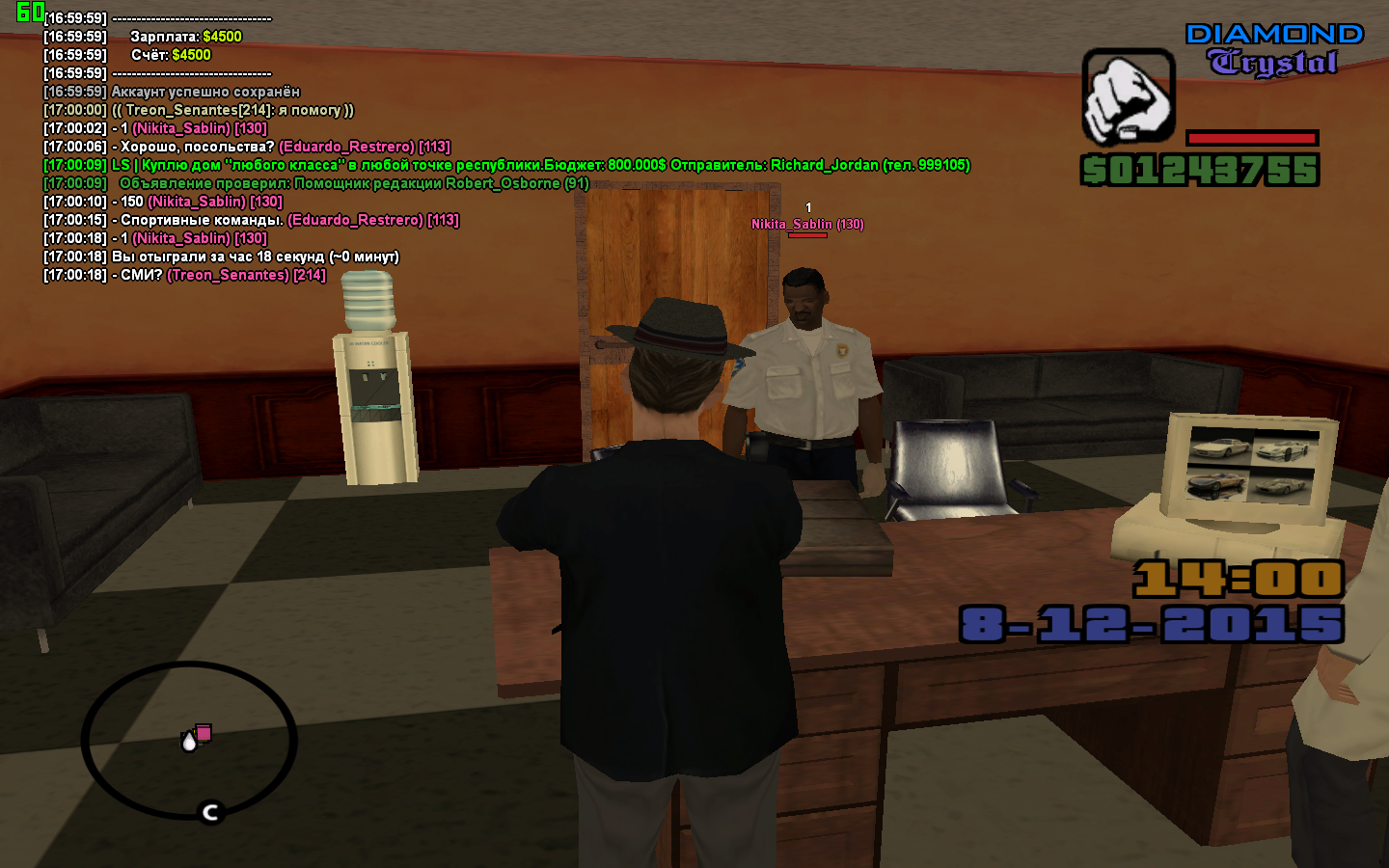This screenshot has height=868, width=1389.
Task: Click the pink square marker on the minimap
Action: point(204,734)
